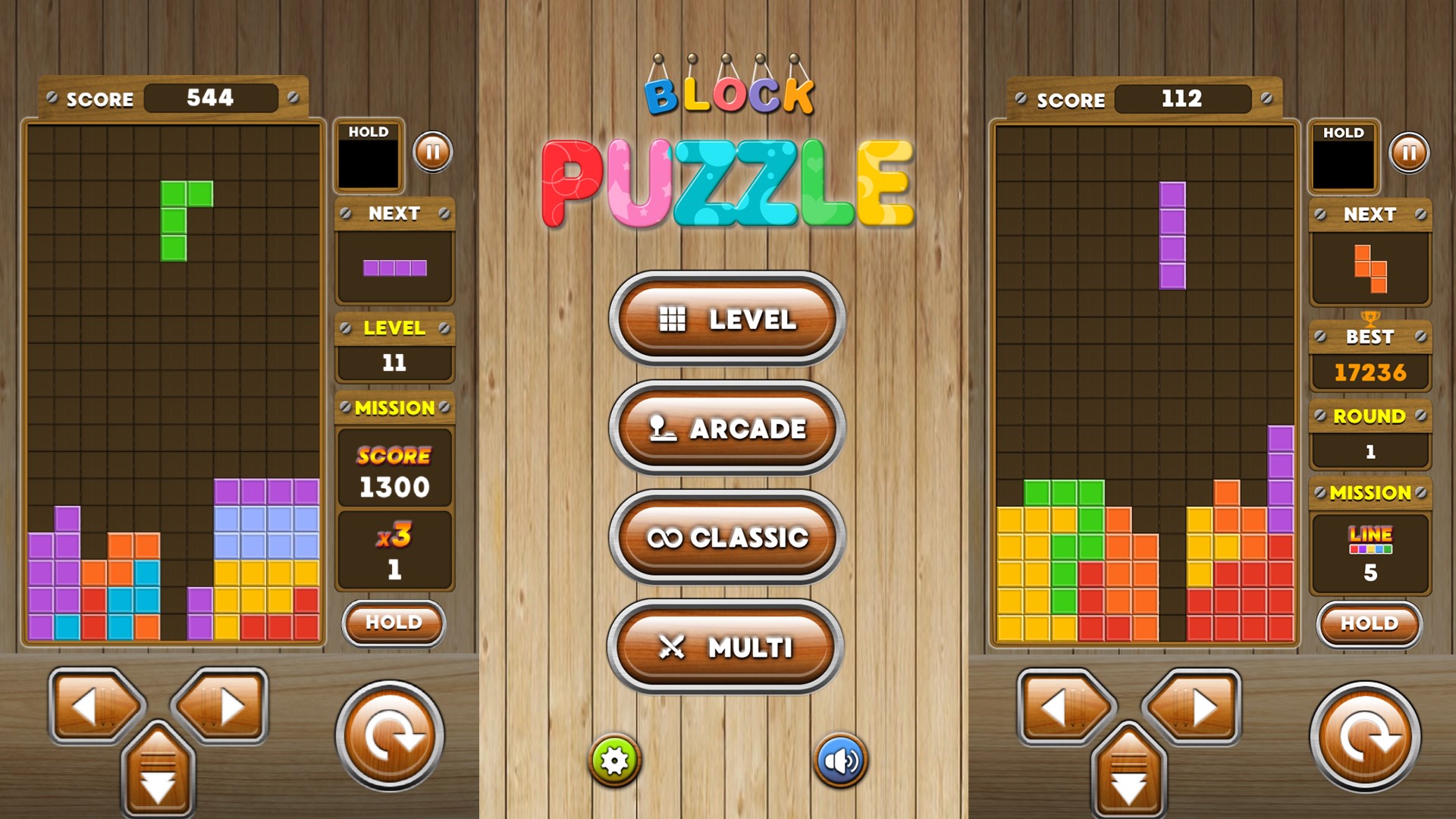The image size is (1456, 819).
Task: Open the LEVEL mode menu
Action: click(726, 320)
